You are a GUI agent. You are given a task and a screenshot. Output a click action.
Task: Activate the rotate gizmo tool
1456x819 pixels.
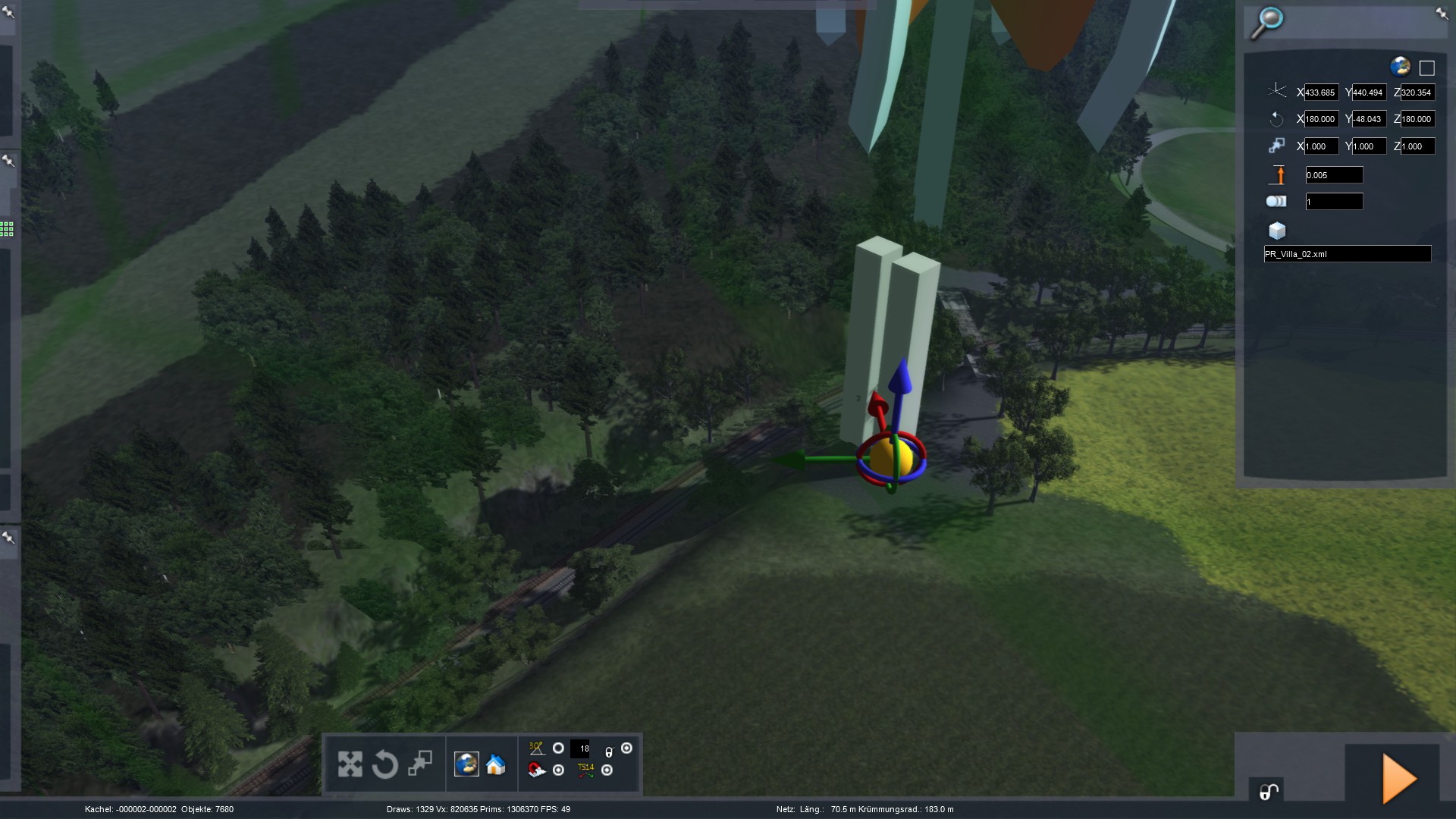point(384,764)
